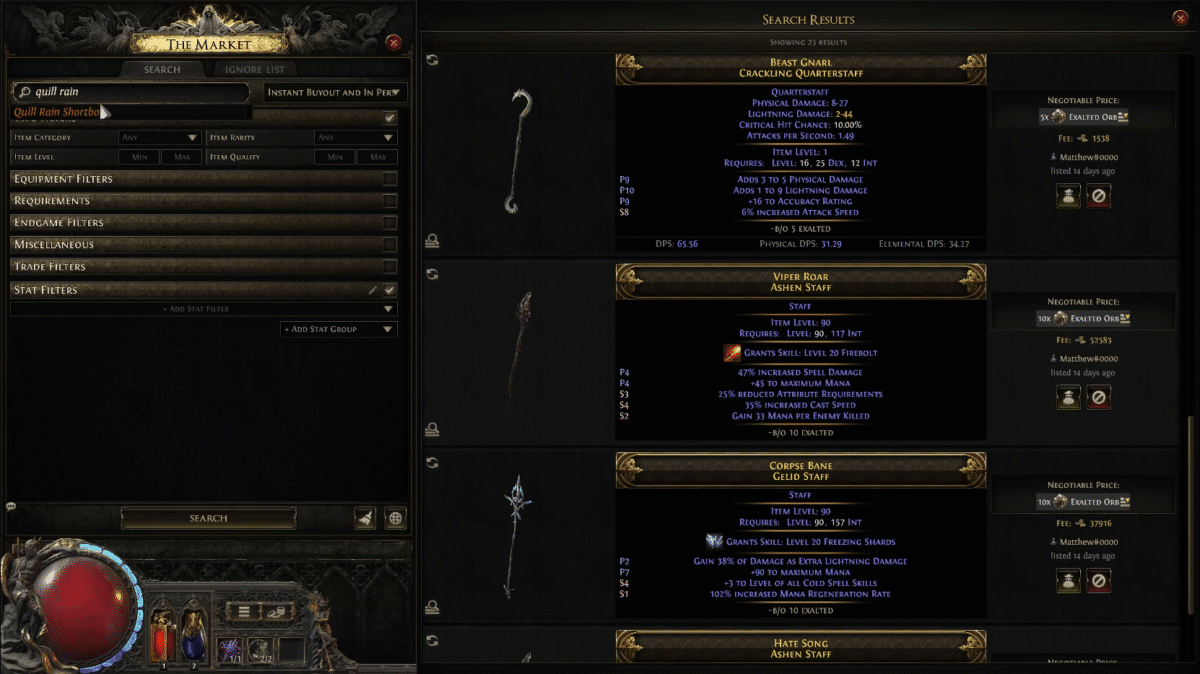Click the Add Stat Filter field
The width and height of the screenshot is (1200, 674).
[198, 309]
